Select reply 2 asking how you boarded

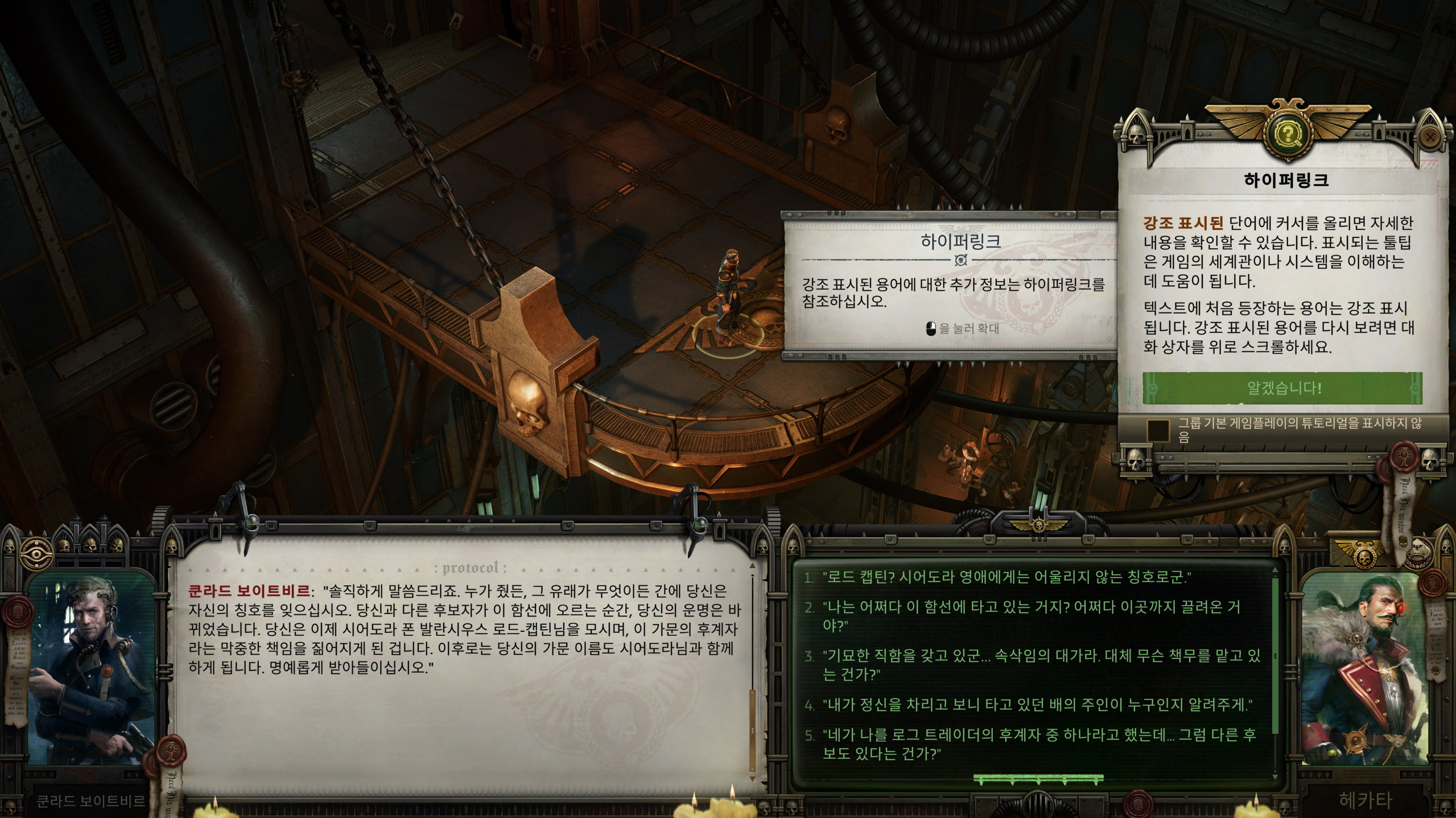coord(1031,615)
